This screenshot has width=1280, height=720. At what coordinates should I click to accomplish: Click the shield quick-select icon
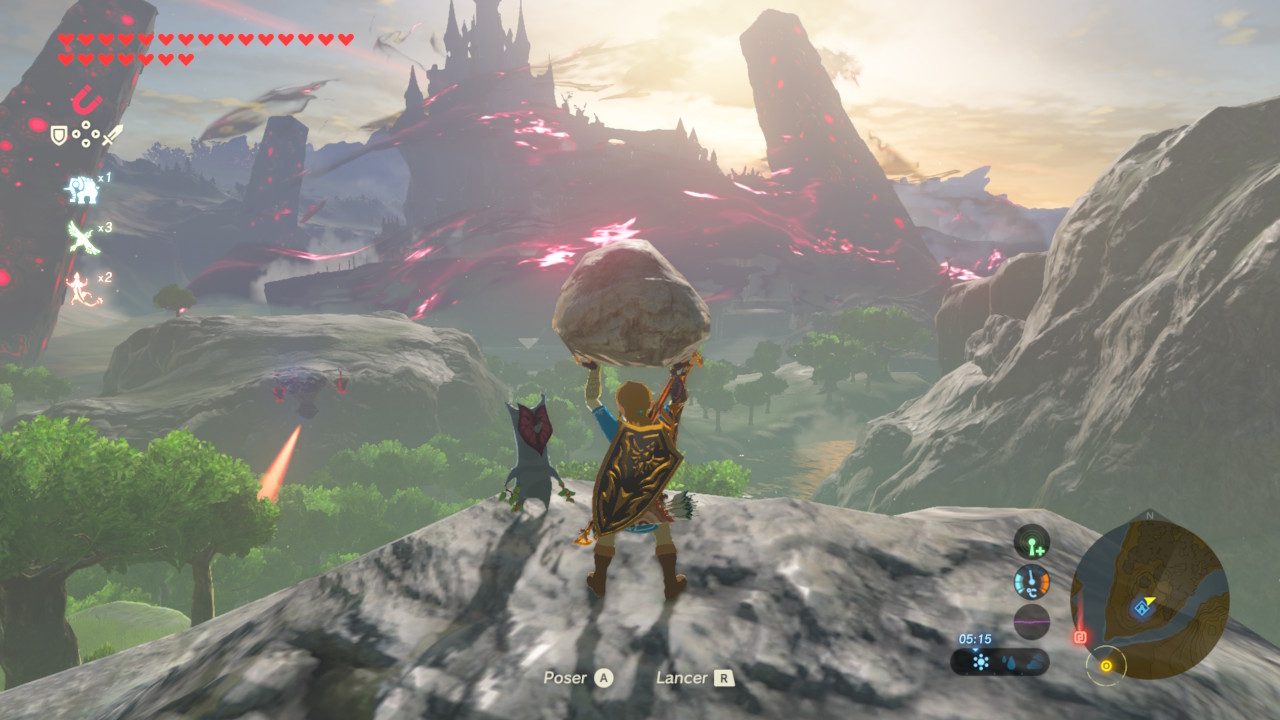pos(59,134)
